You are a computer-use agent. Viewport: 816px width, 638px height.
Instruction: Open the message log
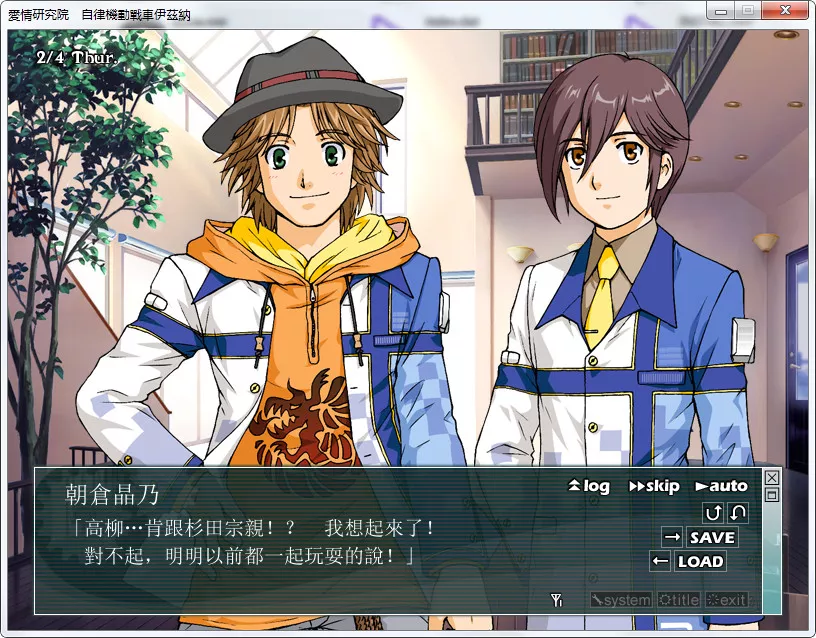(x=589, y=486)
